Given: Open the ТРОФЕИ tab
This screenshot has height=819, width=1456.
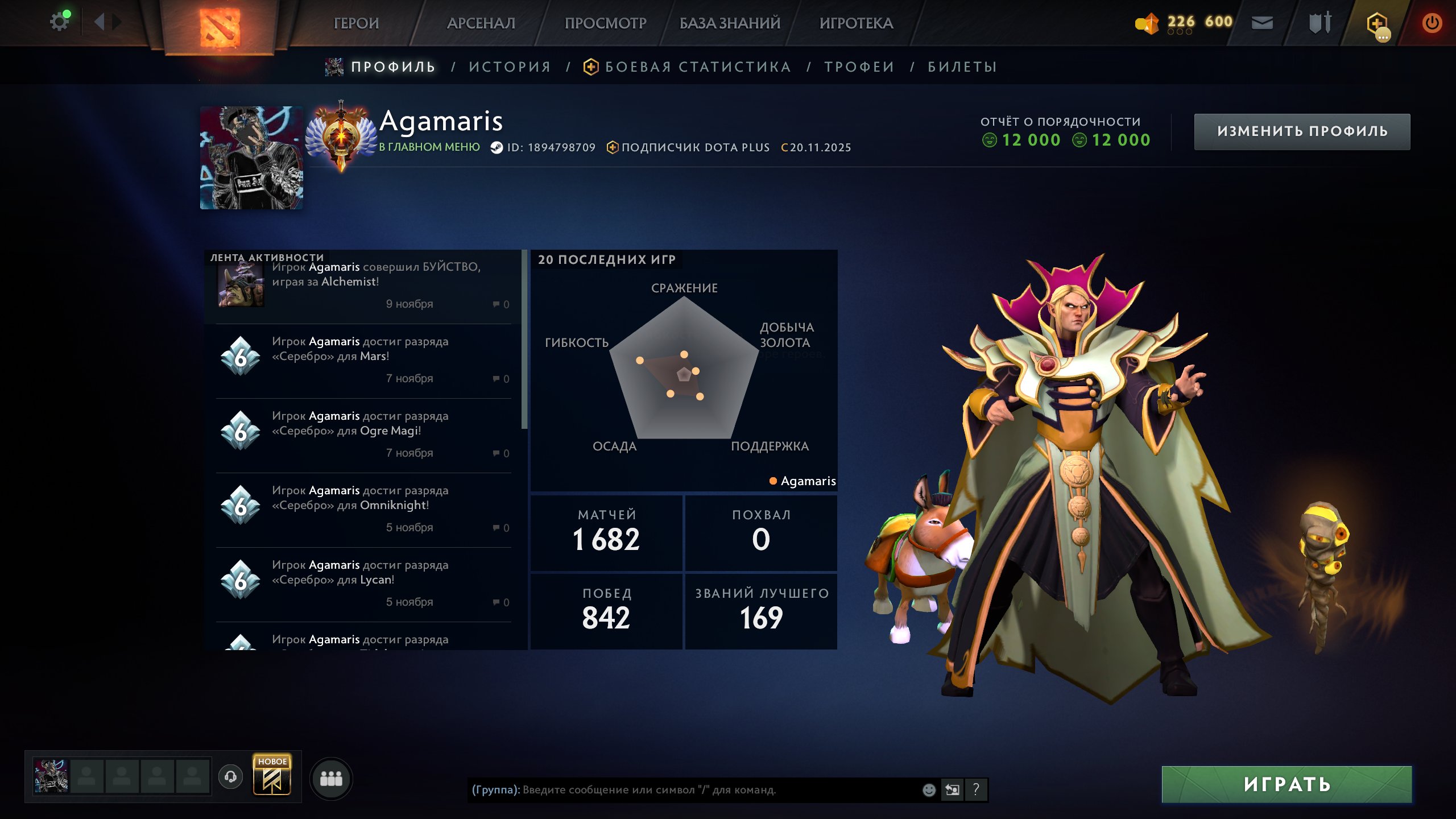Looking at the screenshot, I should (859, 67).
